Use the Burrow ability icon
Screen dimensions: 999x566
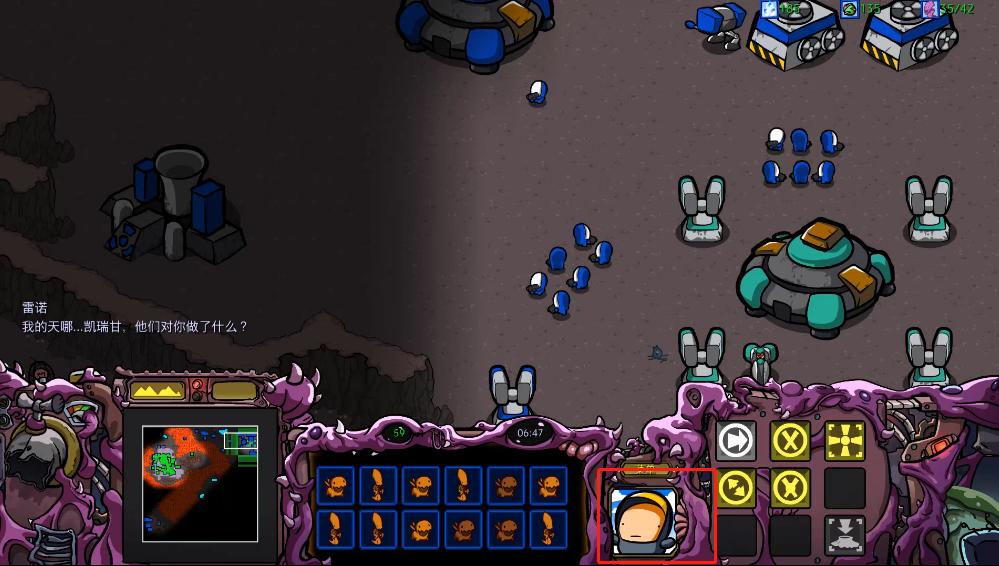pos(844,535)
